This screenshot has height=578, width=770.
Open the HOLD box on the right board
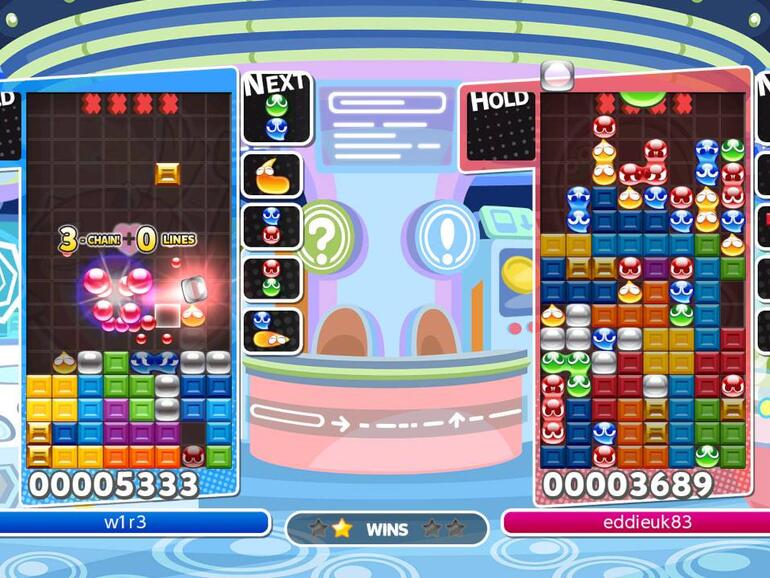(500, 126)
